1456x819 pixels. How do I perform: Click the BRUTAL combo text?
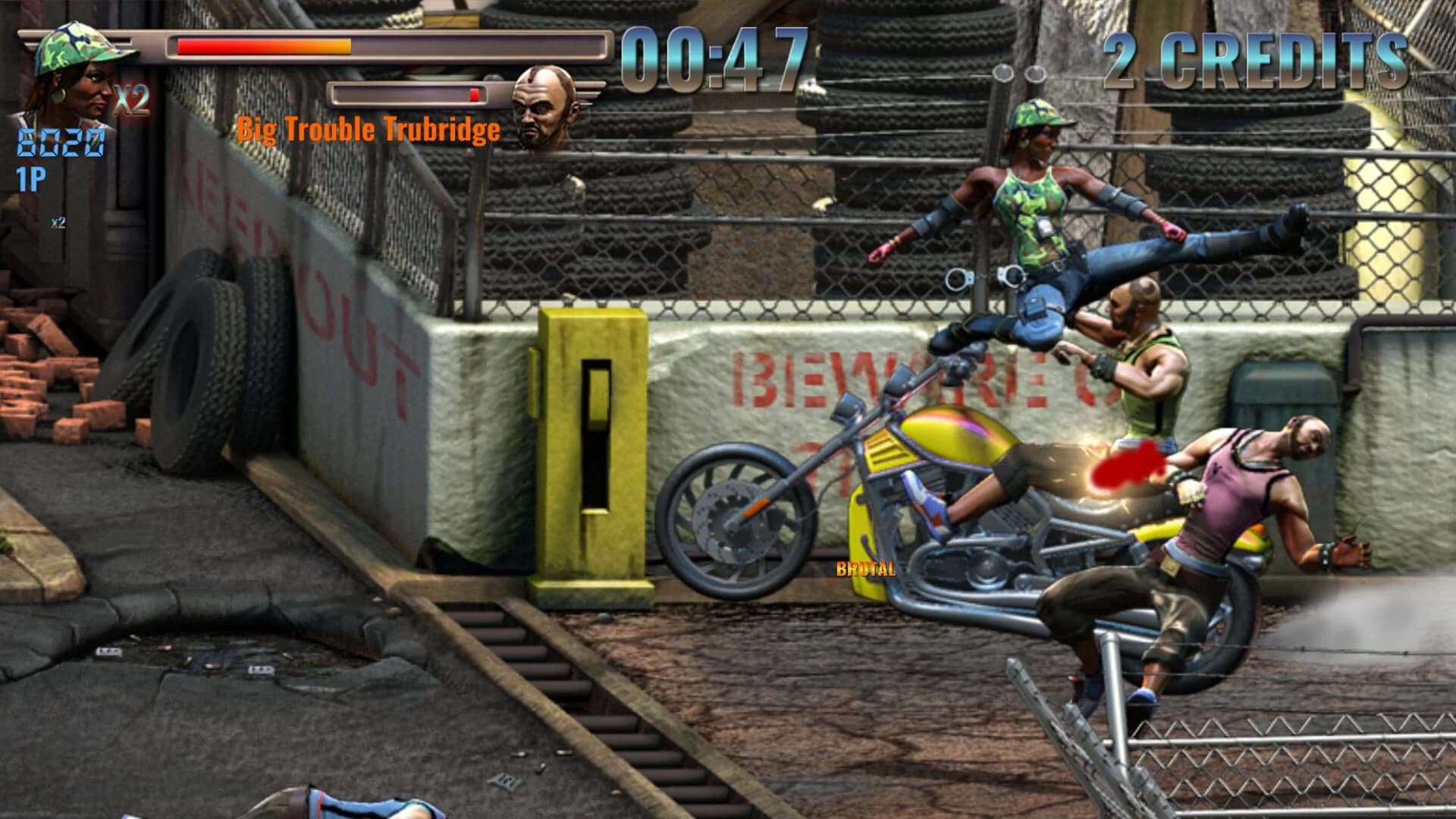866,568
